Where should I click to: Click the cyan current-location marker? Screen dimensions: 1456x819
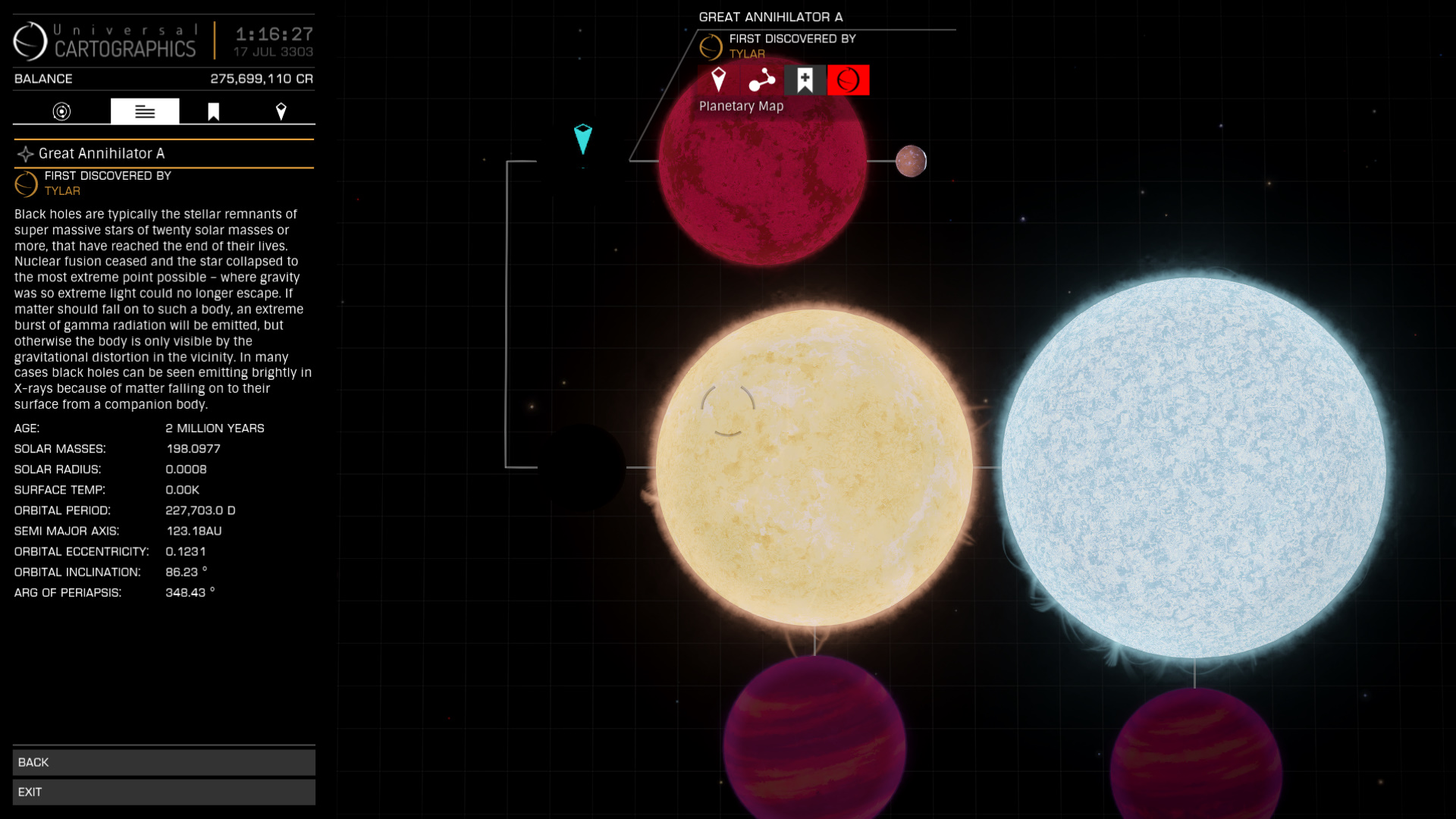[582, 139]
